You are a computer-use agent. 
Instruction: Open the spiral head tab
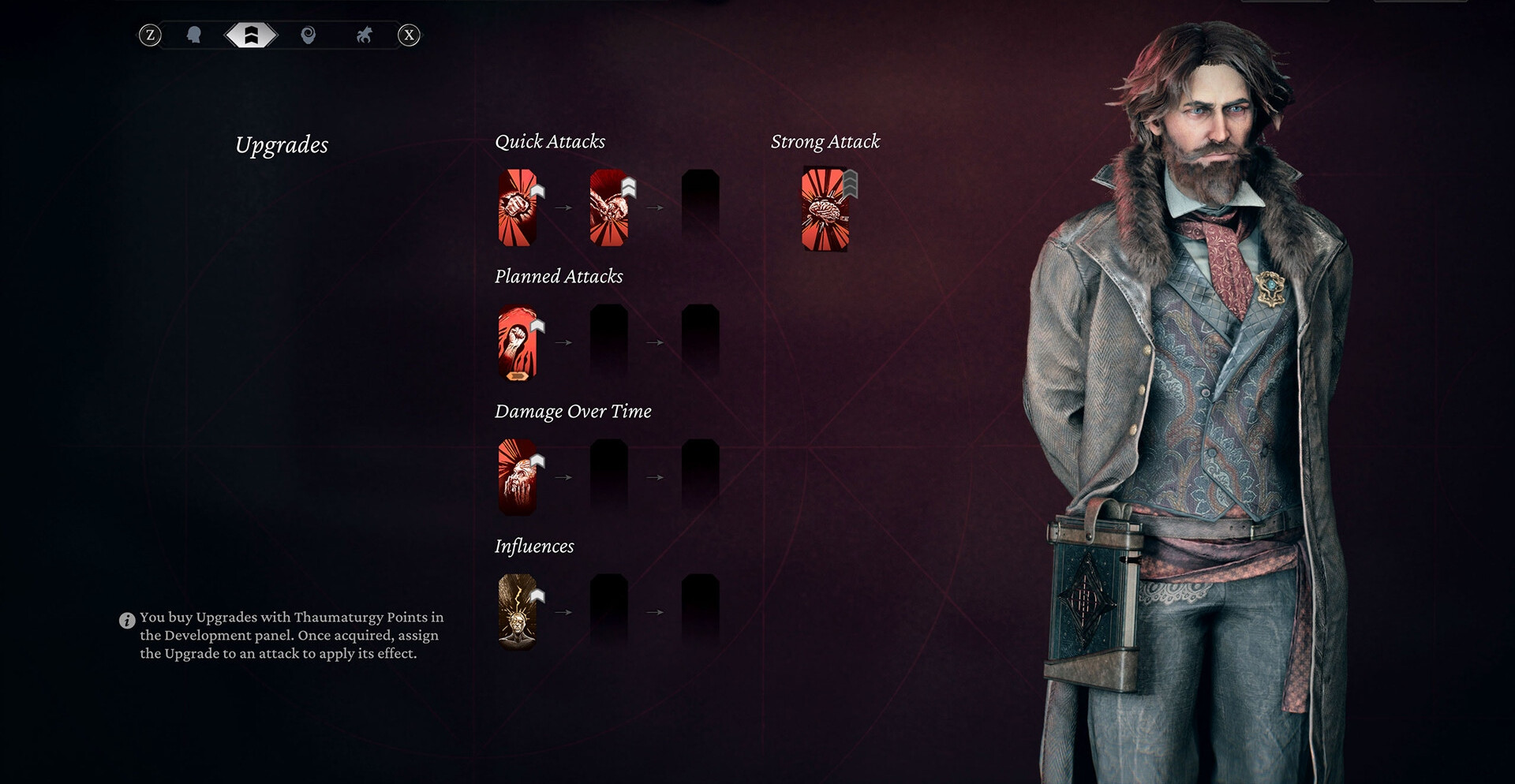click(x=309, y=35)
